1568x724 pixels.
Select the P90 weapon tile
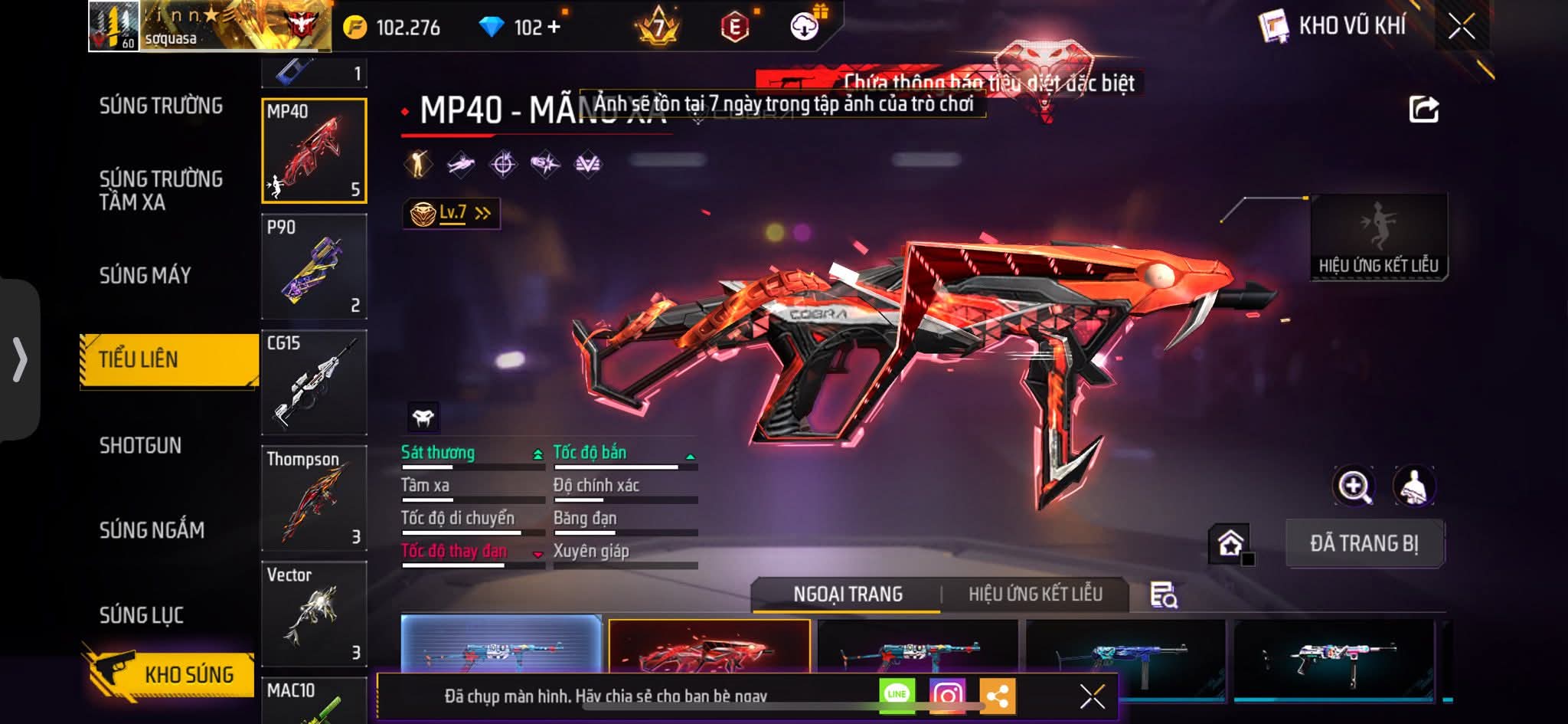pos(314,266)
